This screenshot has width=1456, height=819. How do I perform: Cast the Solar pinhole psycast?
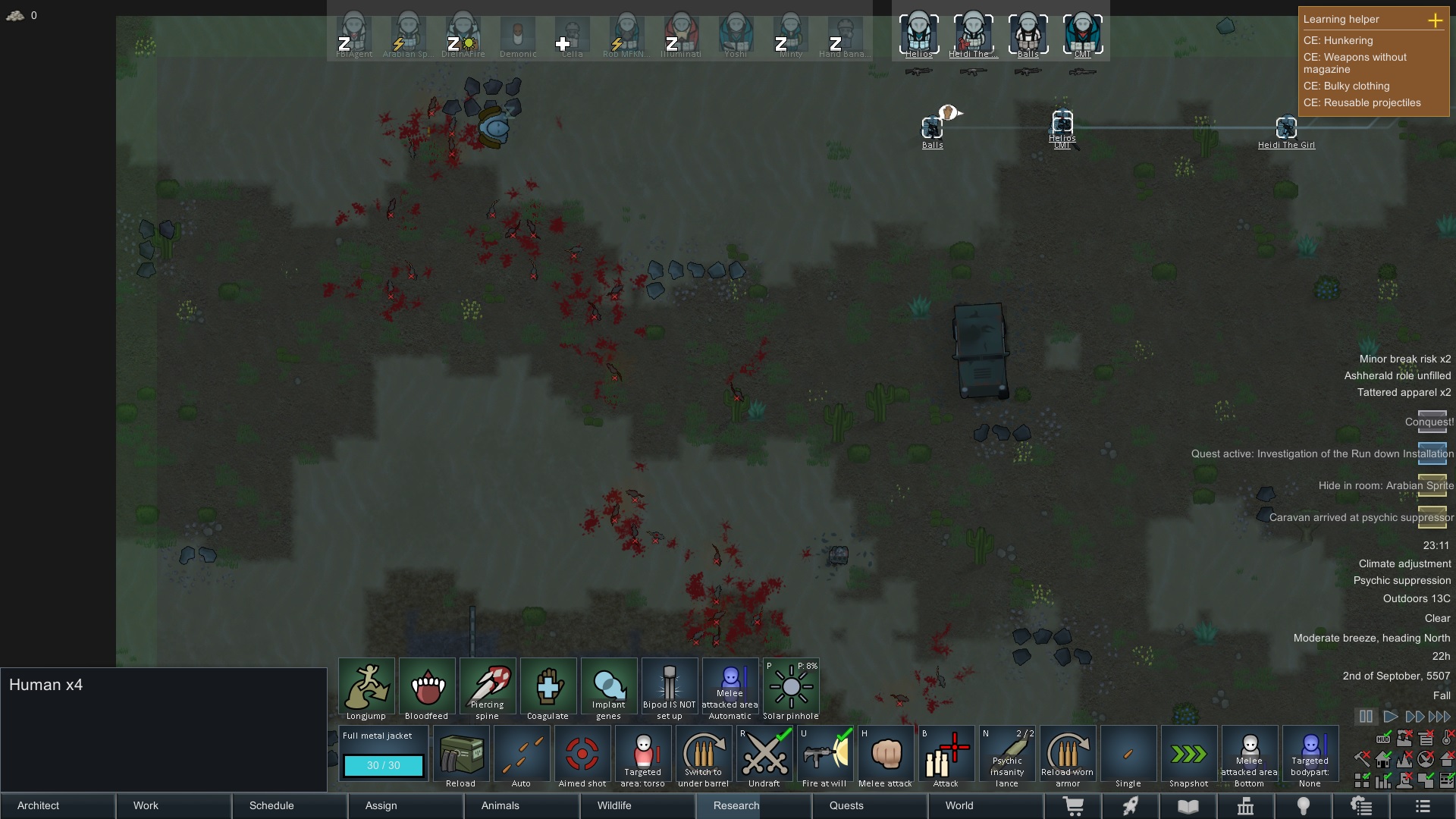[792, 686]
